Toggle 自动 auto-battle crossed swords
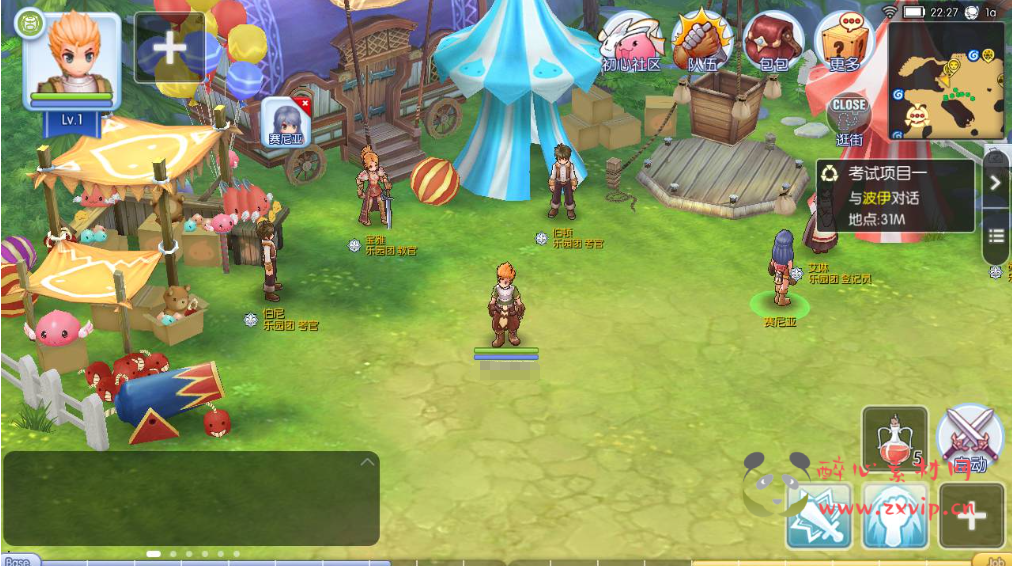 (970, 438)
